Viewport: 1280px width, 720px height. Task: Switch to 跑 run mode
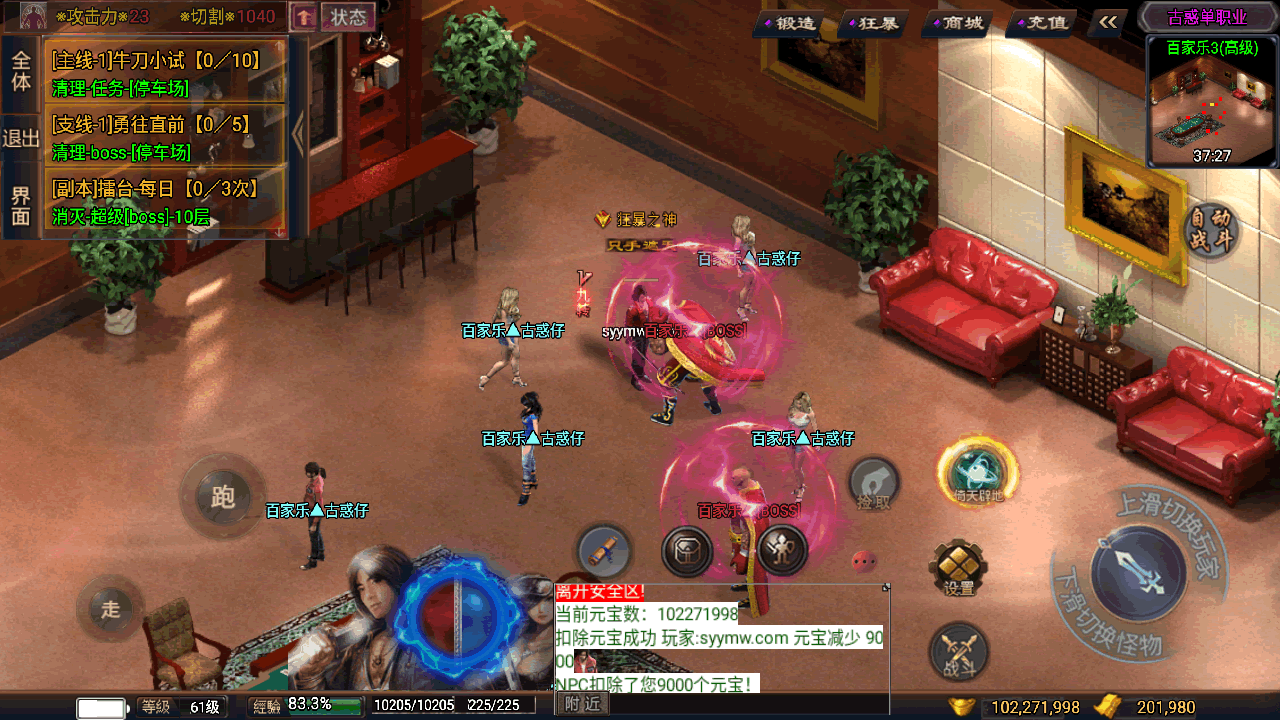pyautogui.click(x=222, y=496)
